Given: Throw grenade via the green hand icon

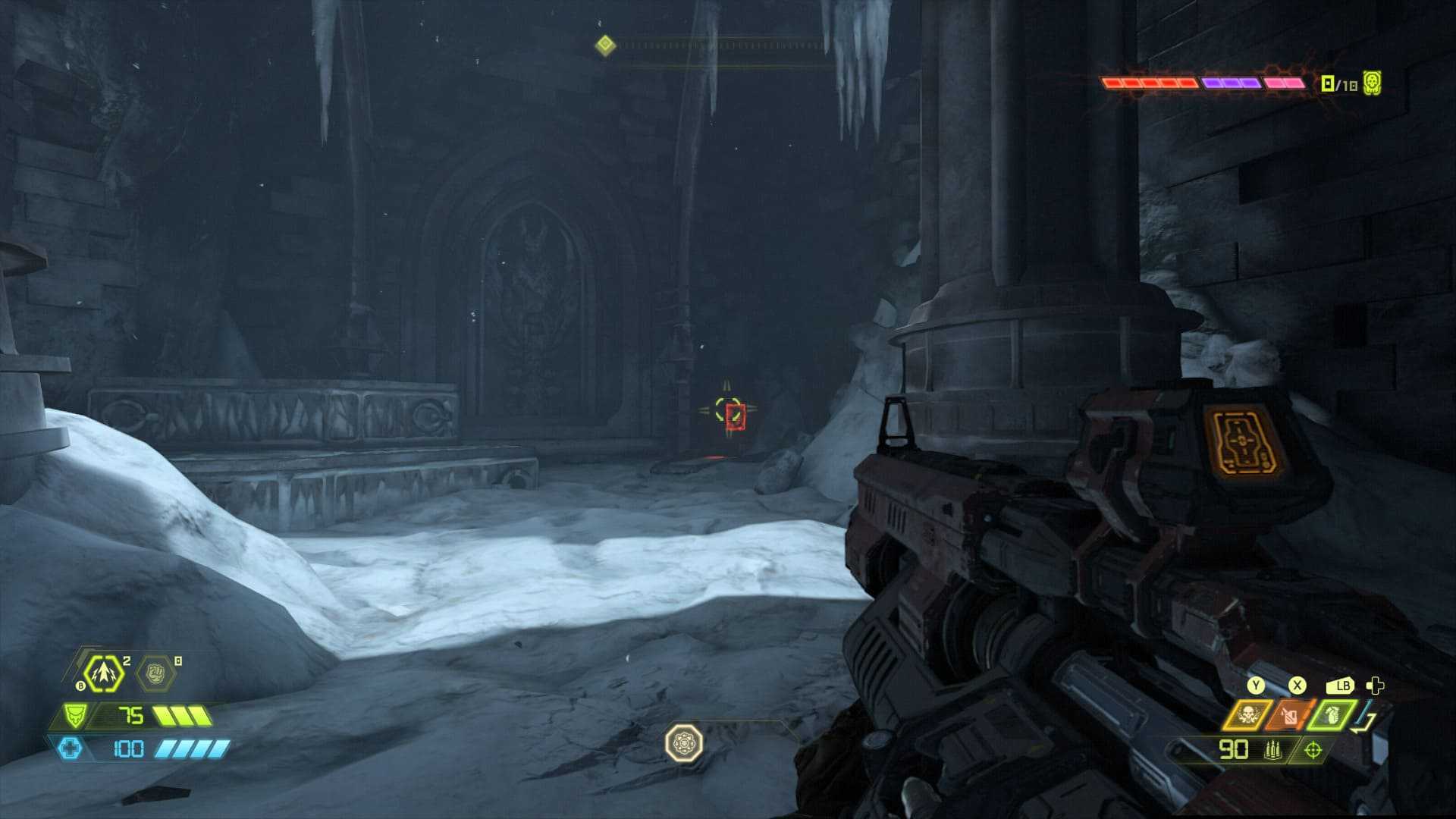Looking at the screenshot, I should click(x=1330, y=714).
